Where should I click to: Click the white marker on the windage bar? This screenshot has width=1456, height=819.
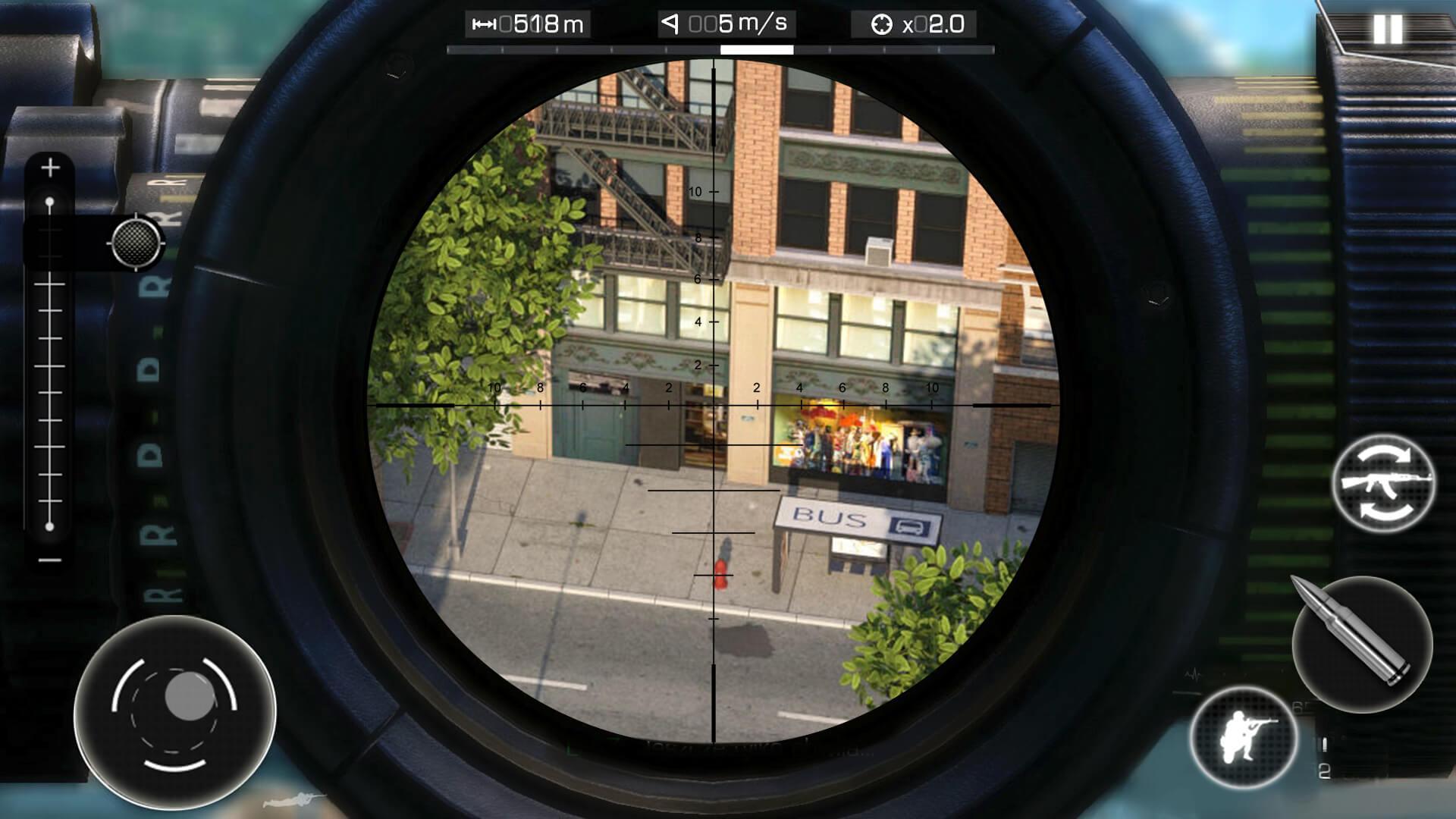click(x=758, y=50)
